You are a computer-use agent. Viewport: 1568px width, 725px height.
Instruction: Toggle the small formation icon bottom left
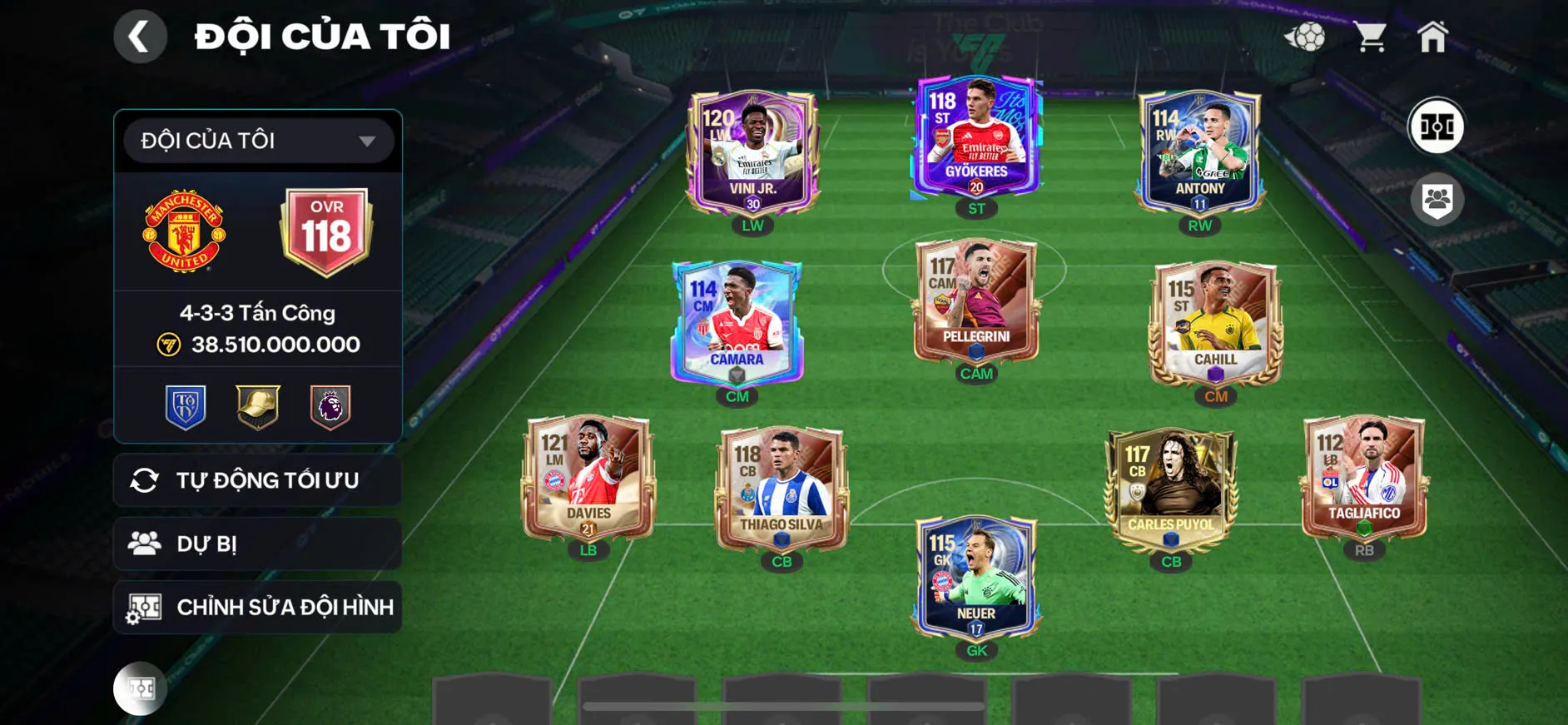point(140,688)
